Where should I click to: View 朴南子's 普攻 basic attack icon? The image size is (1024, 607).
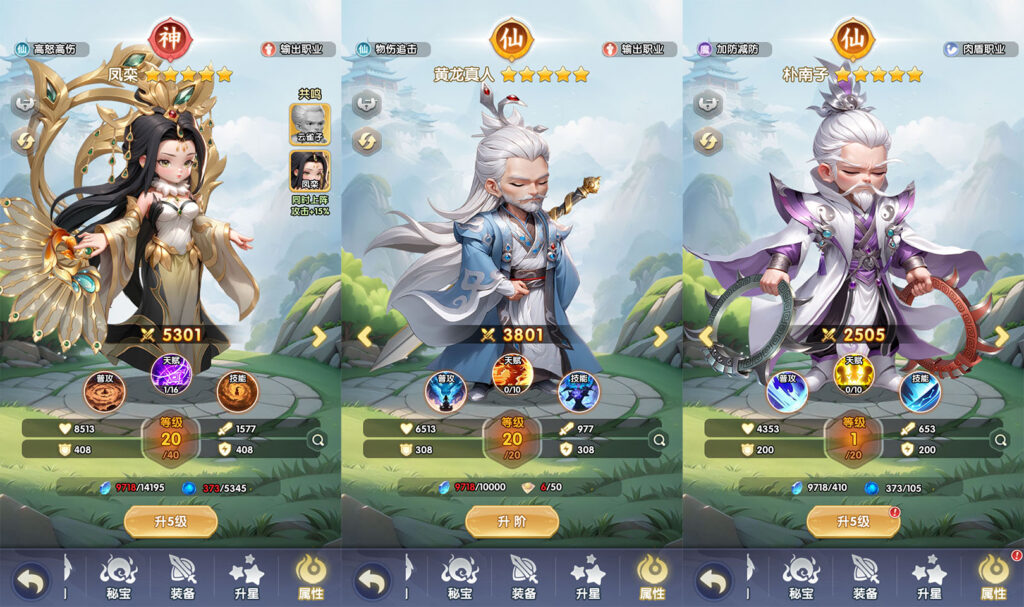click(x=786, y=392)
